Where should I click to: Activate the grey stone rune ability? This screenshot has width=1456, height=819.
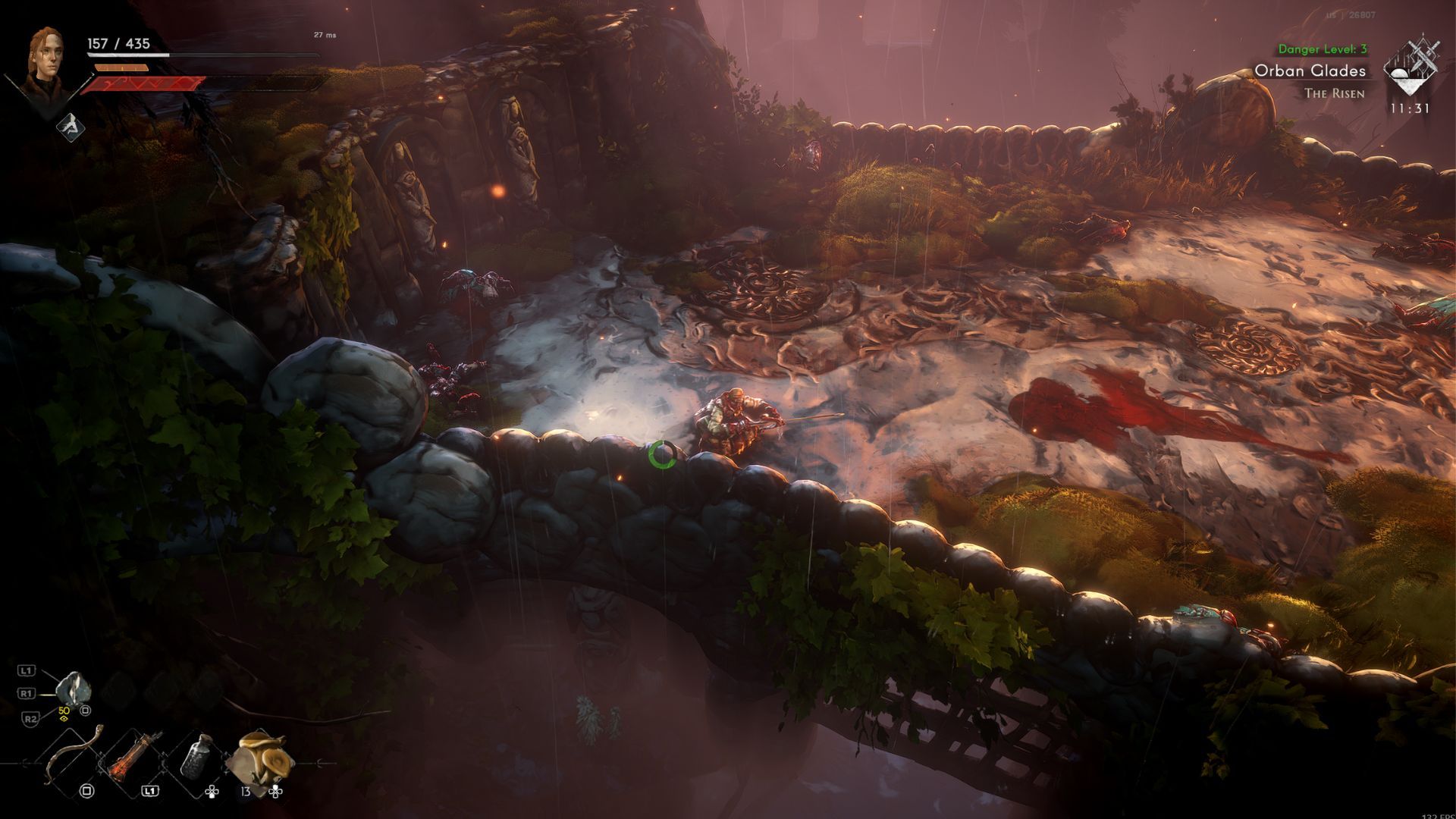pyautogui.click(x=74, y=689)
